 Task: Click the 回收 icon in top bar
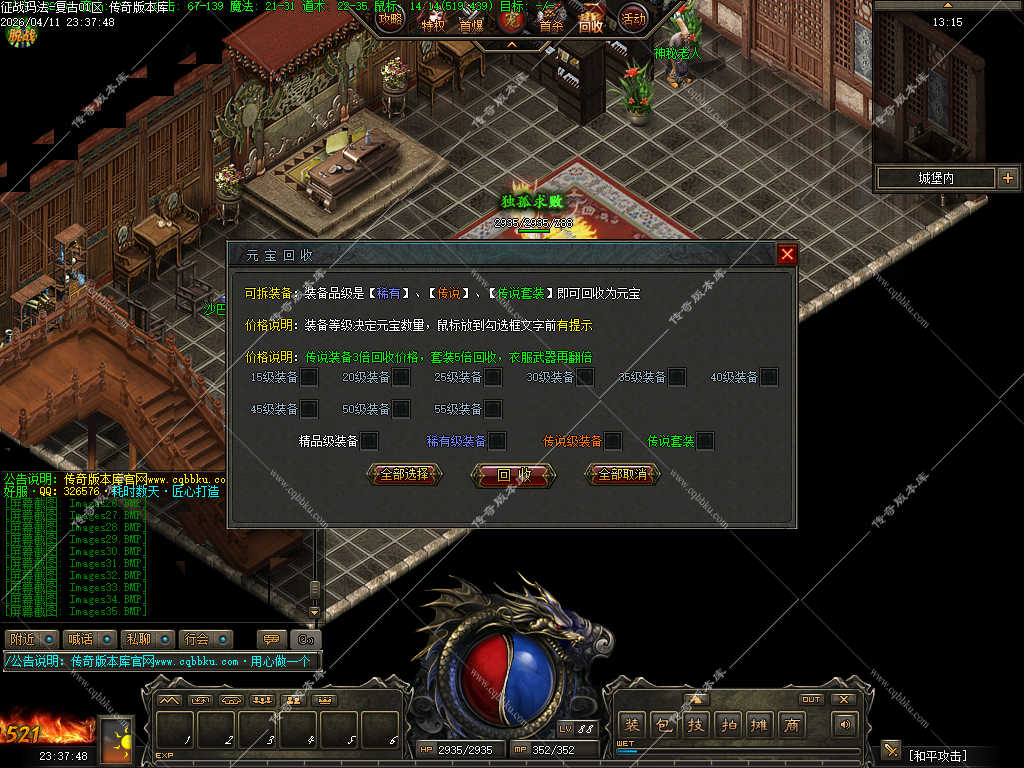(591, 23)
